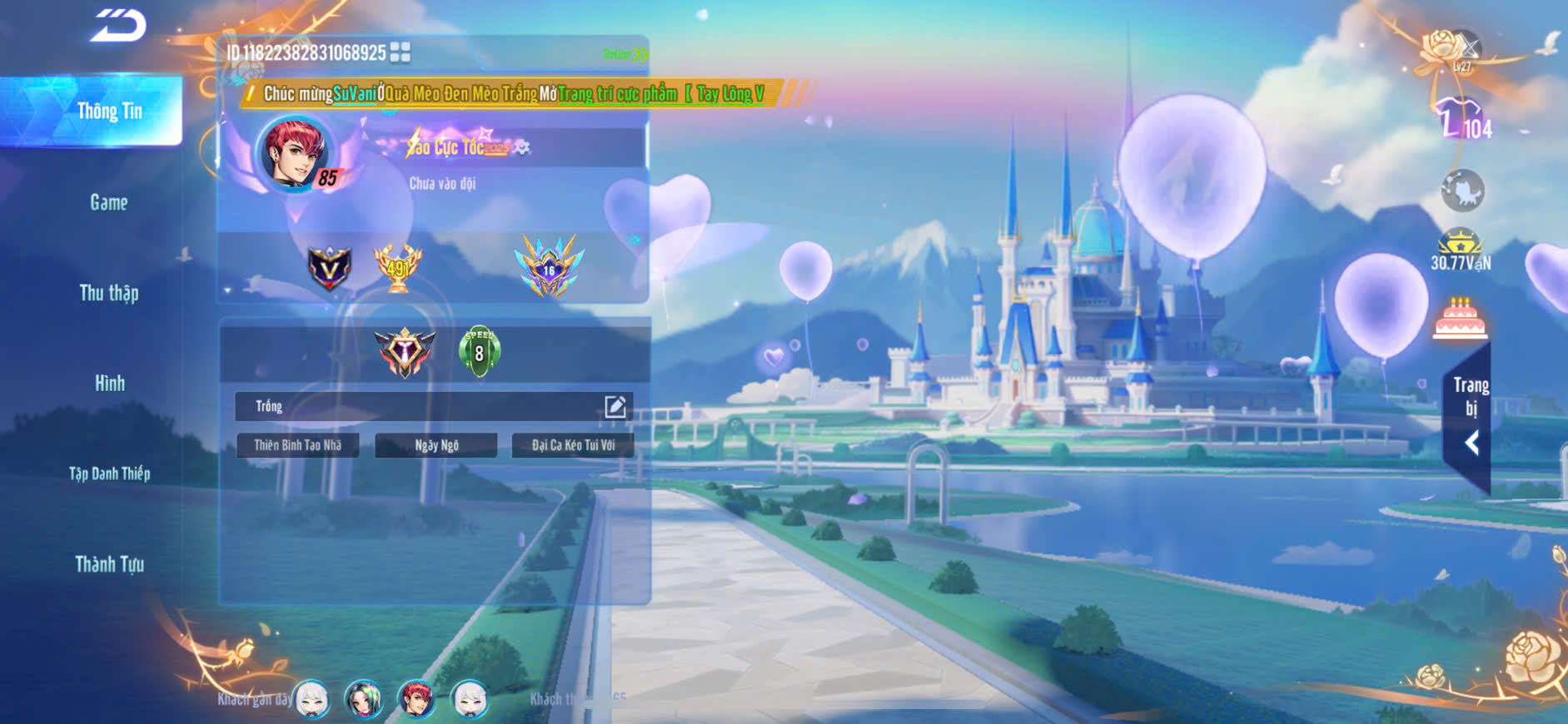This screenshot has height=724, width=1568.
Task: Edit the Trống signature field
Action: point(615,406)
